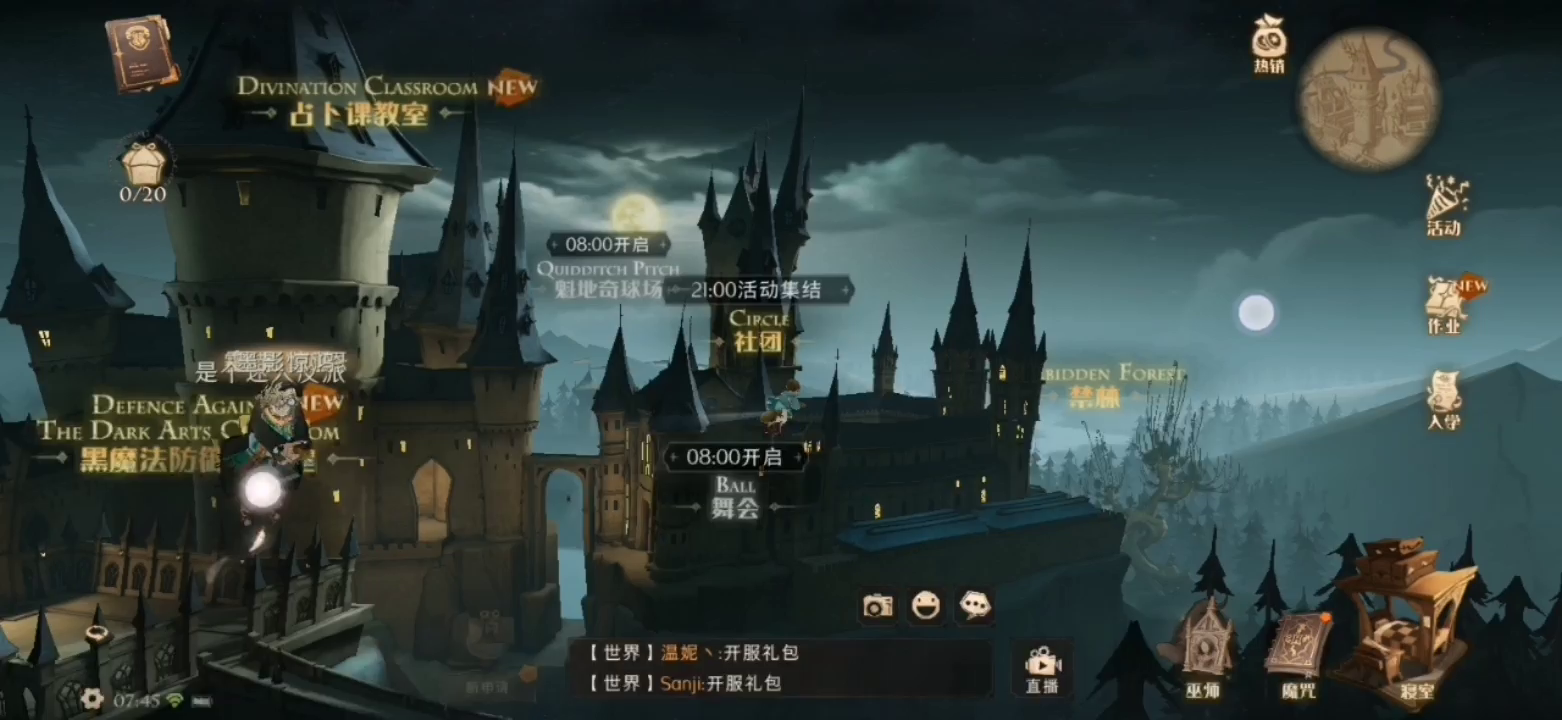
Task: Open the 巫师 wizard mirror panel
Action: [1206, 650]
